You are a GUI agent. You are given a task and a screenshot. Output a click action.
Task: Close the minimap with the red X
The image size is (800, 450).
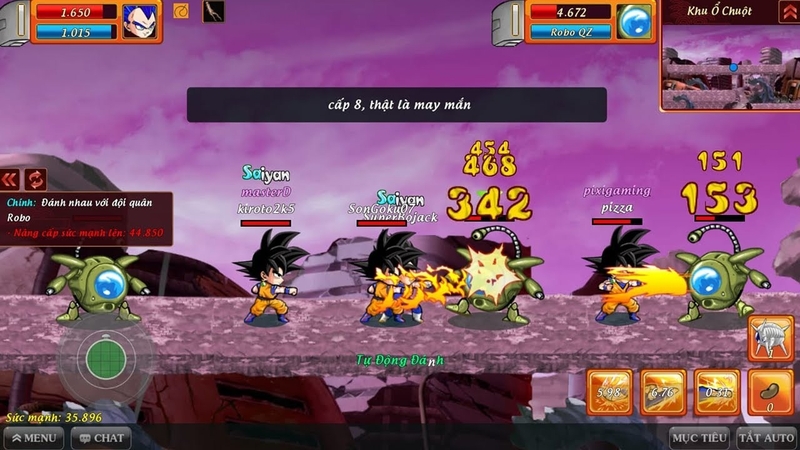tap(787, 11)
